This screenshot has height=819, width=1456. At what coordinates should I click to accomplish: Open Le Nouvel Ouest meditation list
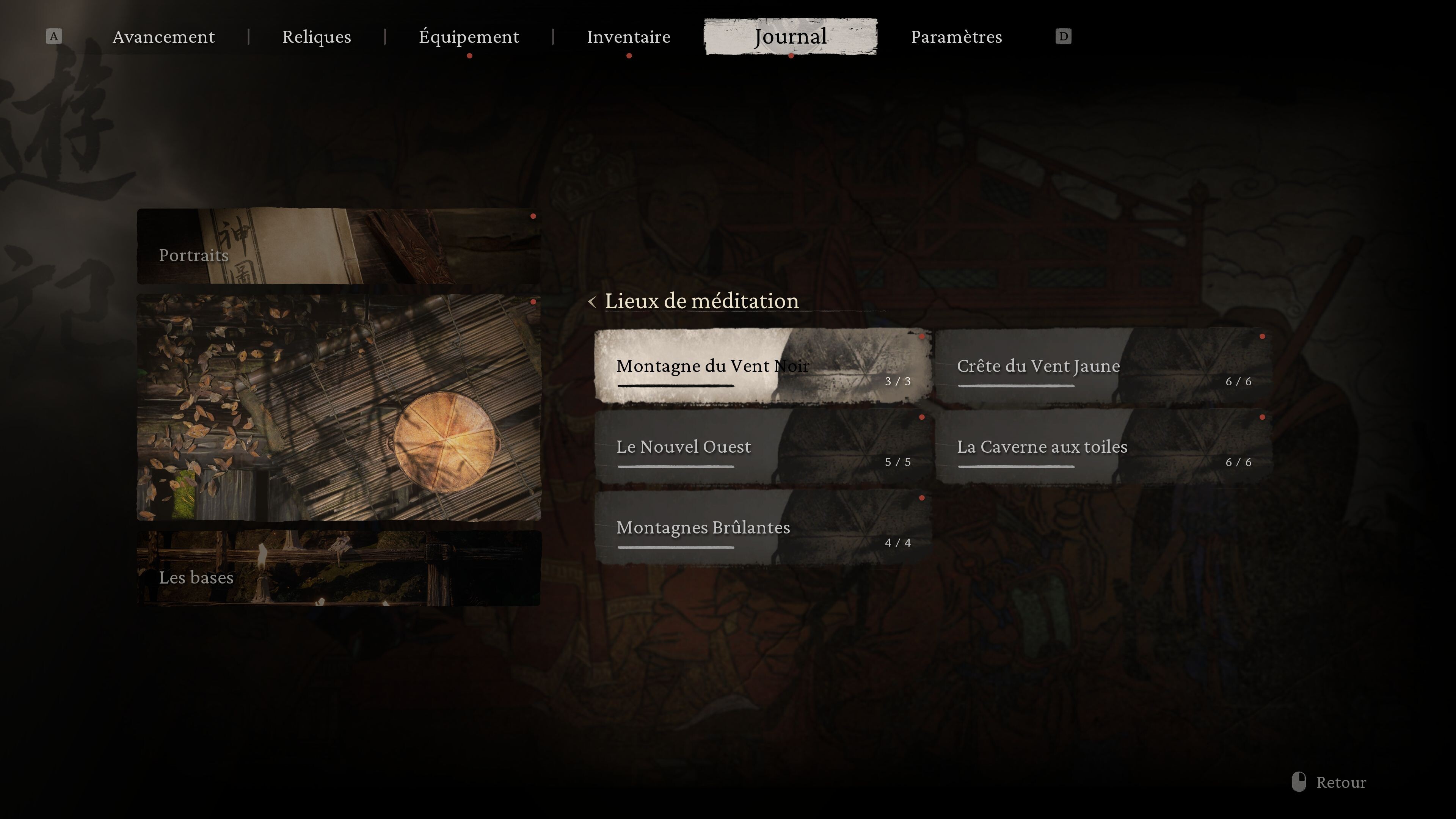pos(763,447)
